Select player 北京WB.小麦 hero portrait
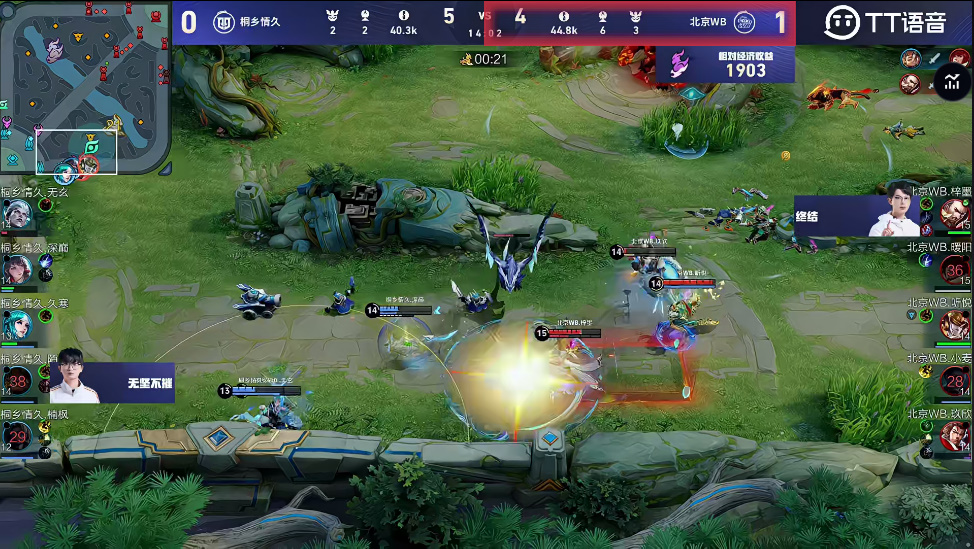Screen dimensions: 974x549 coord(955,381)
